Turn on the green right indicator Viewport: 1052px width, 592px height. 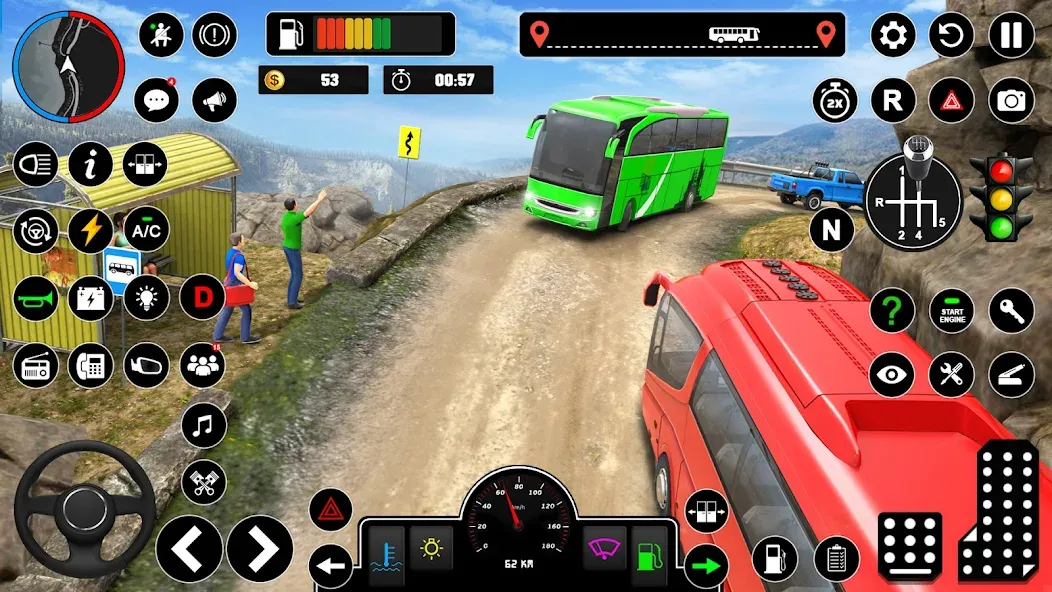click(706, 564)
